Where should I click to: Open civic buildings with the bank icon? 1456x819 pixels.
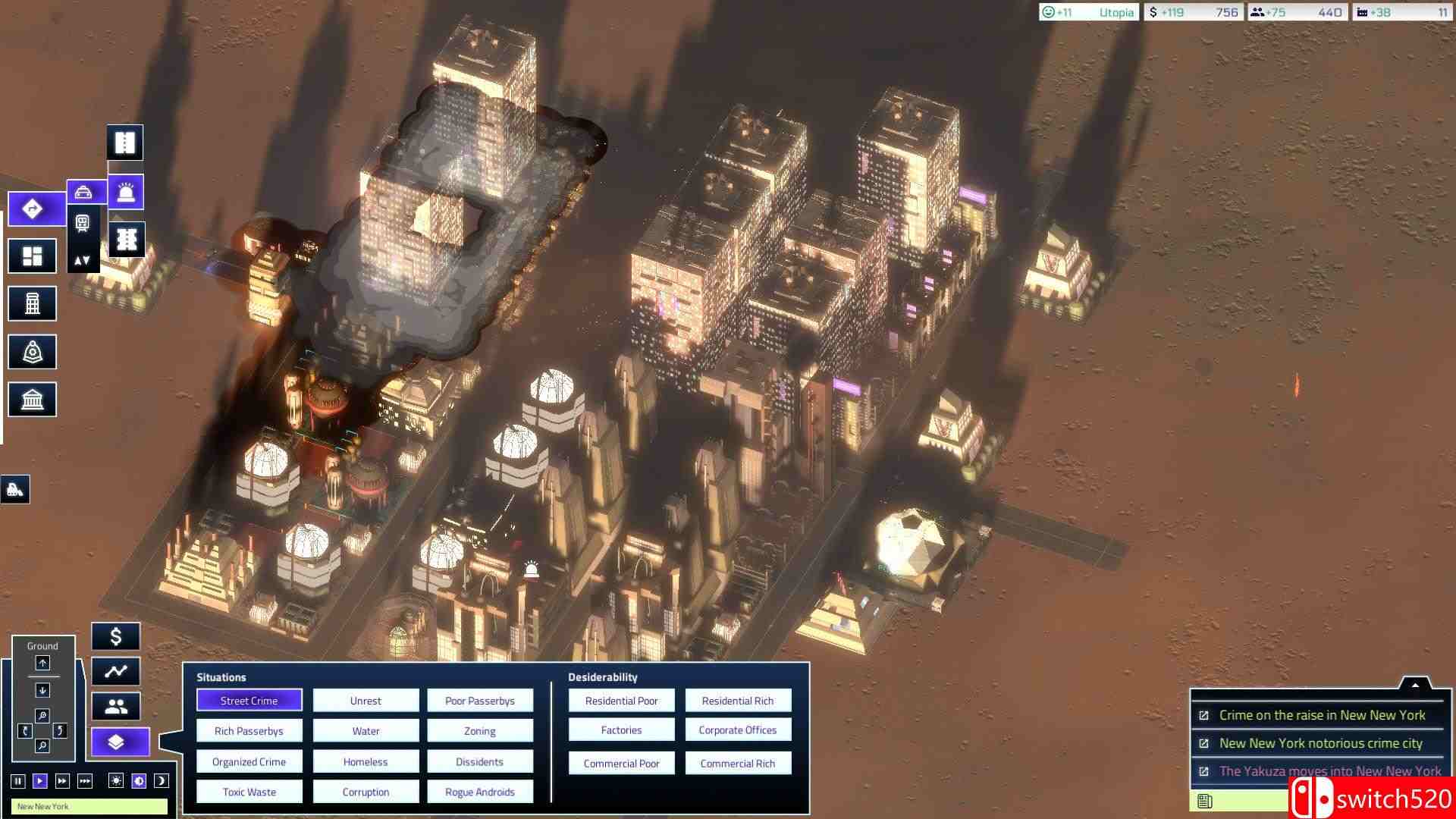(x=32, y=398)
